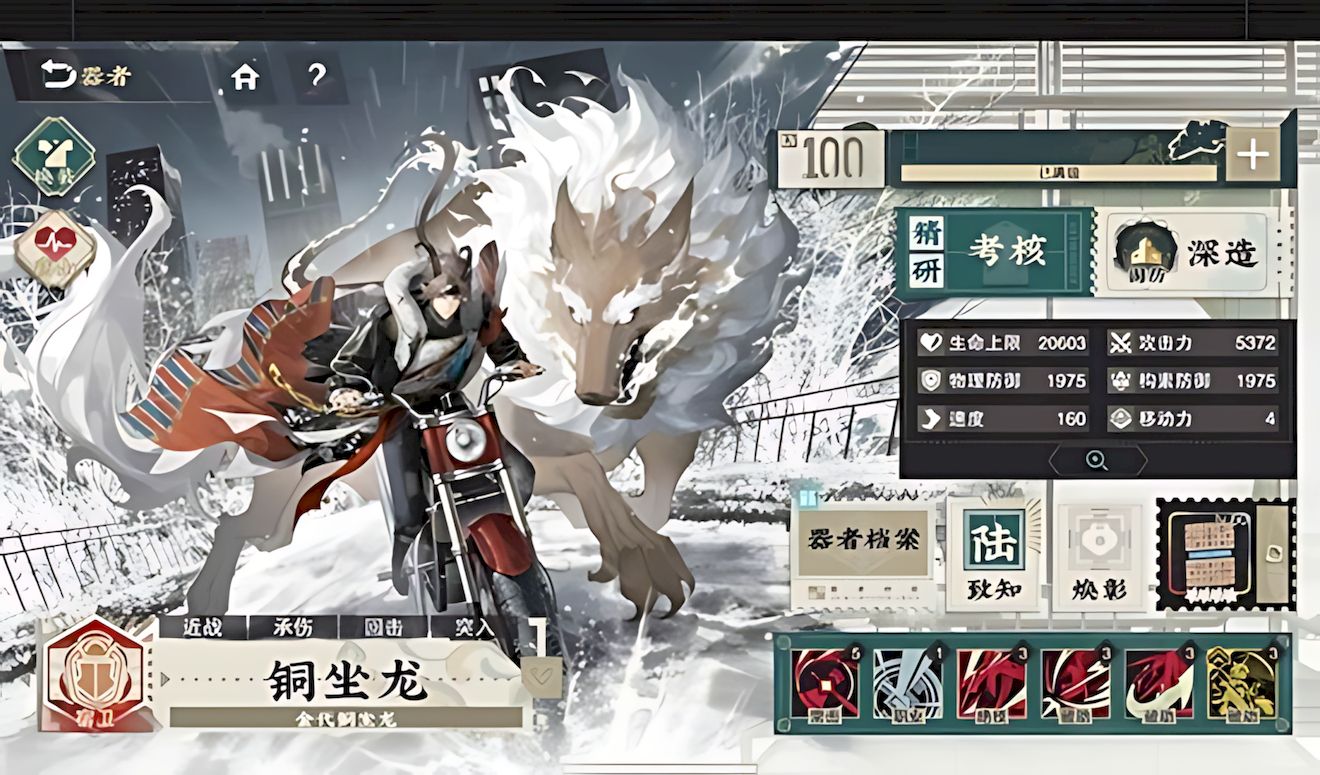The width and height of the screenshot is (1320, 775).
Task: Click the plus button beside the level bar
Action: pyautogui.click(x=1252, y=155)
